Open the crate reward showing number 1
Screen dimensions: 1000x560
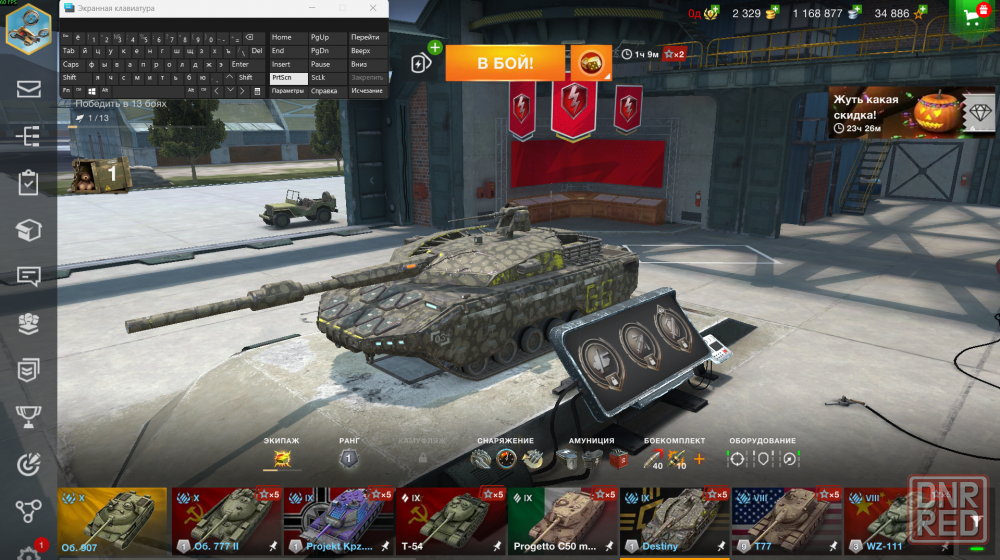[100, 174]
